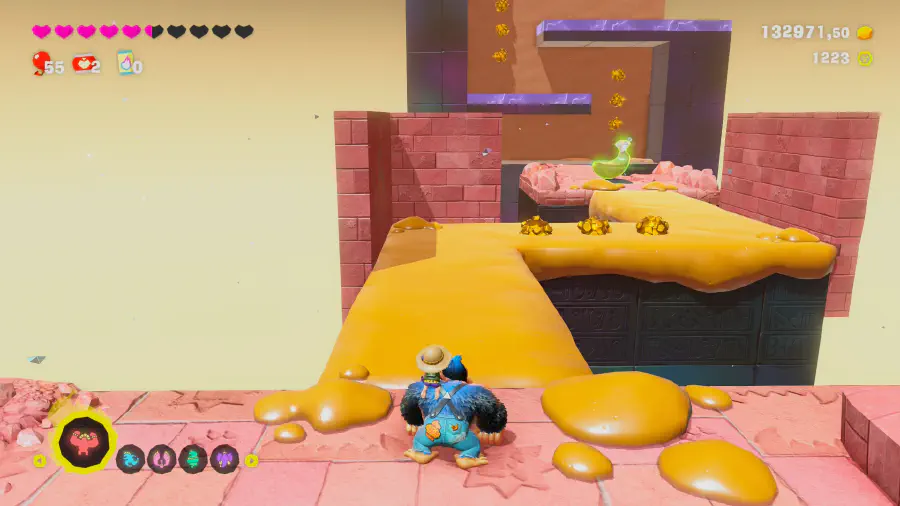Activate the green Snake Bananza icon

(x=193, y=459)
